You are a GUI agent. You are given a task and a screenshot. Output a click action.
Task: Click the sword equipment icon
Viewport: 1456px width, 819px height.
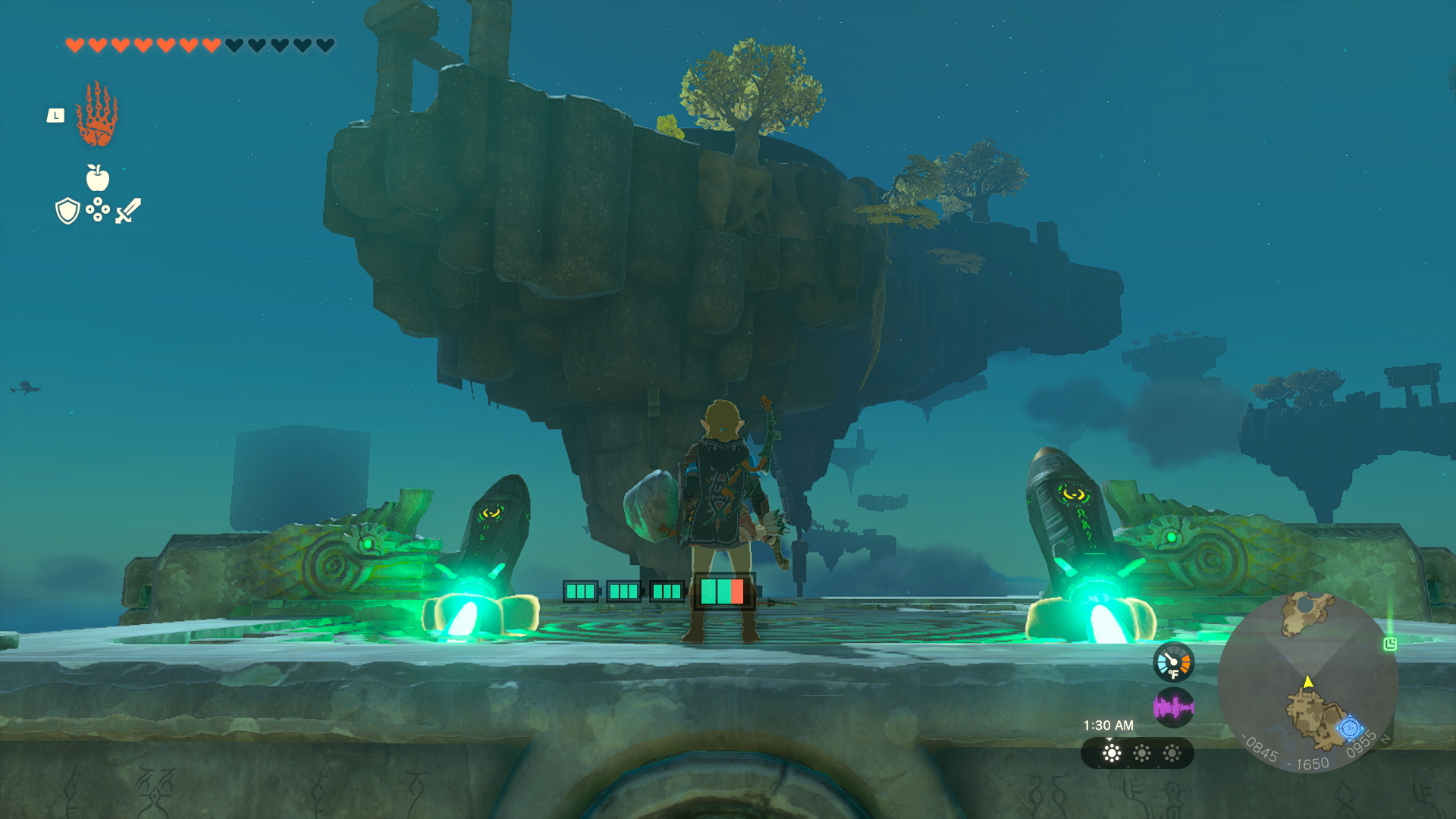point(127,211)
